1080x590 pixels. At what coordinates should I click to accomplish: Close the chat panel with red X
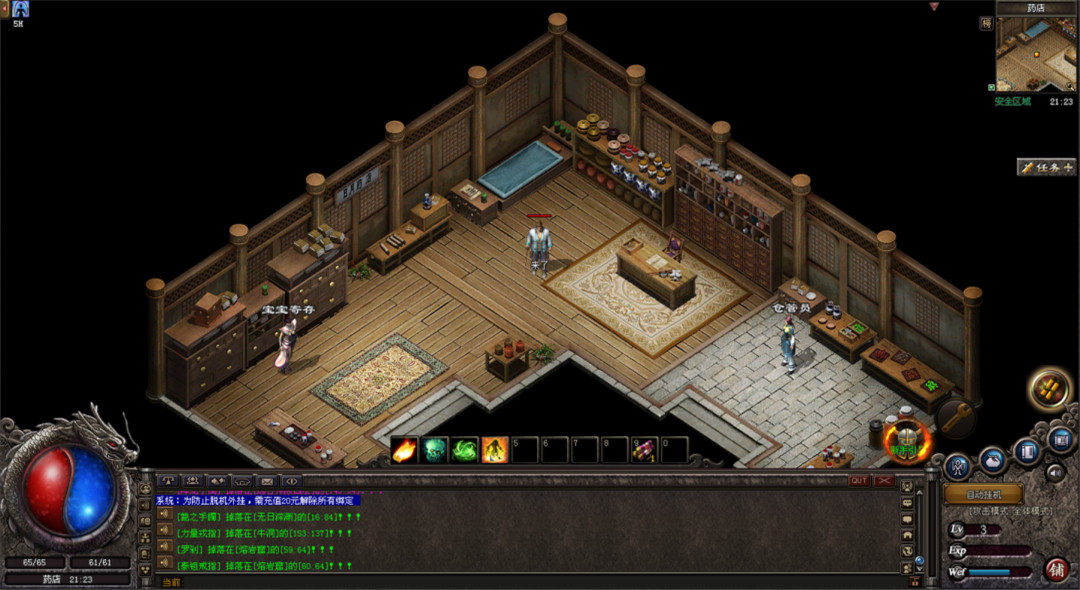[884, 481]
